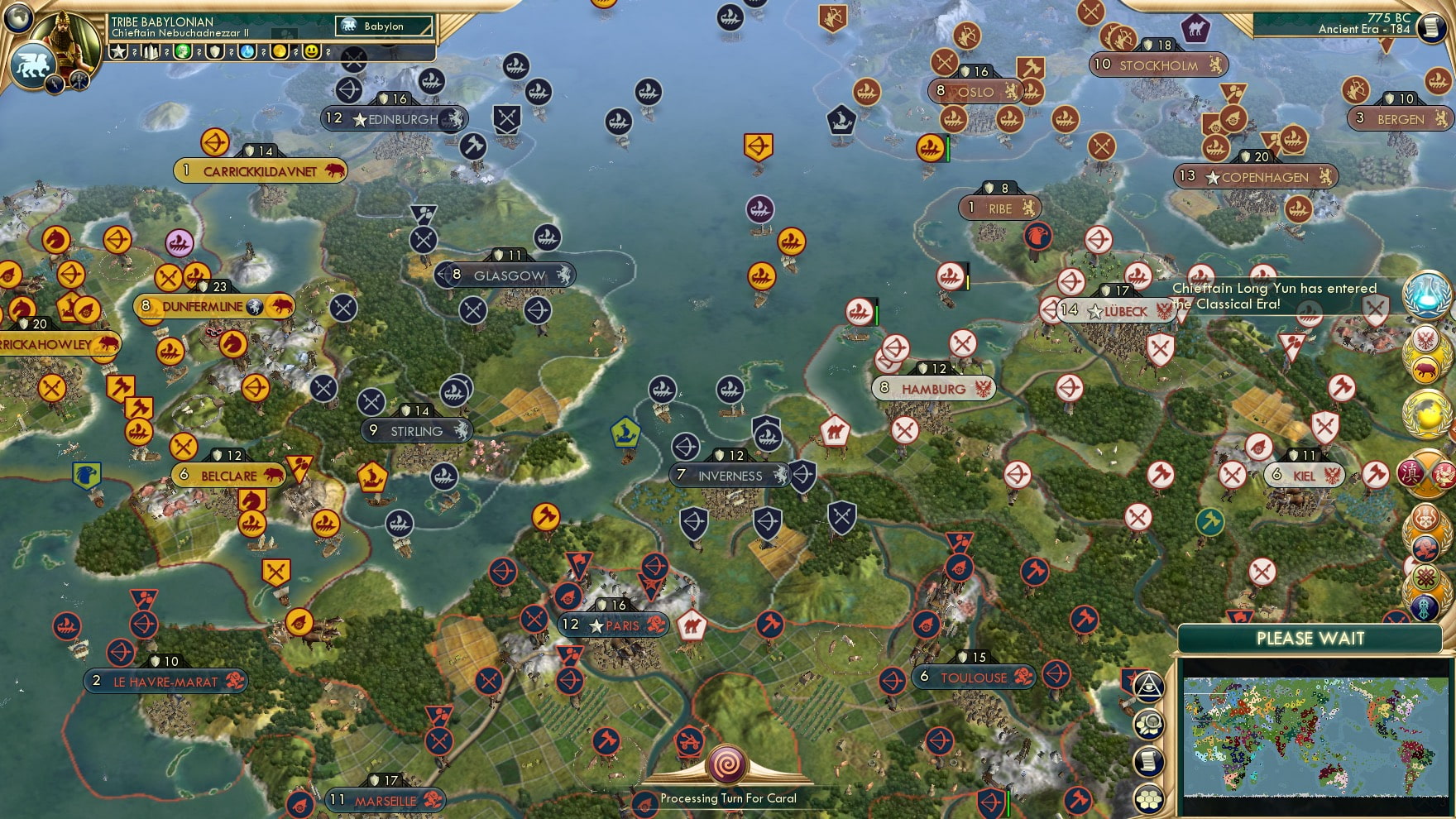Click the white city skyline icon
Image resolution: width=1456 pixels, height=819 pixels.
pos(151,52)
